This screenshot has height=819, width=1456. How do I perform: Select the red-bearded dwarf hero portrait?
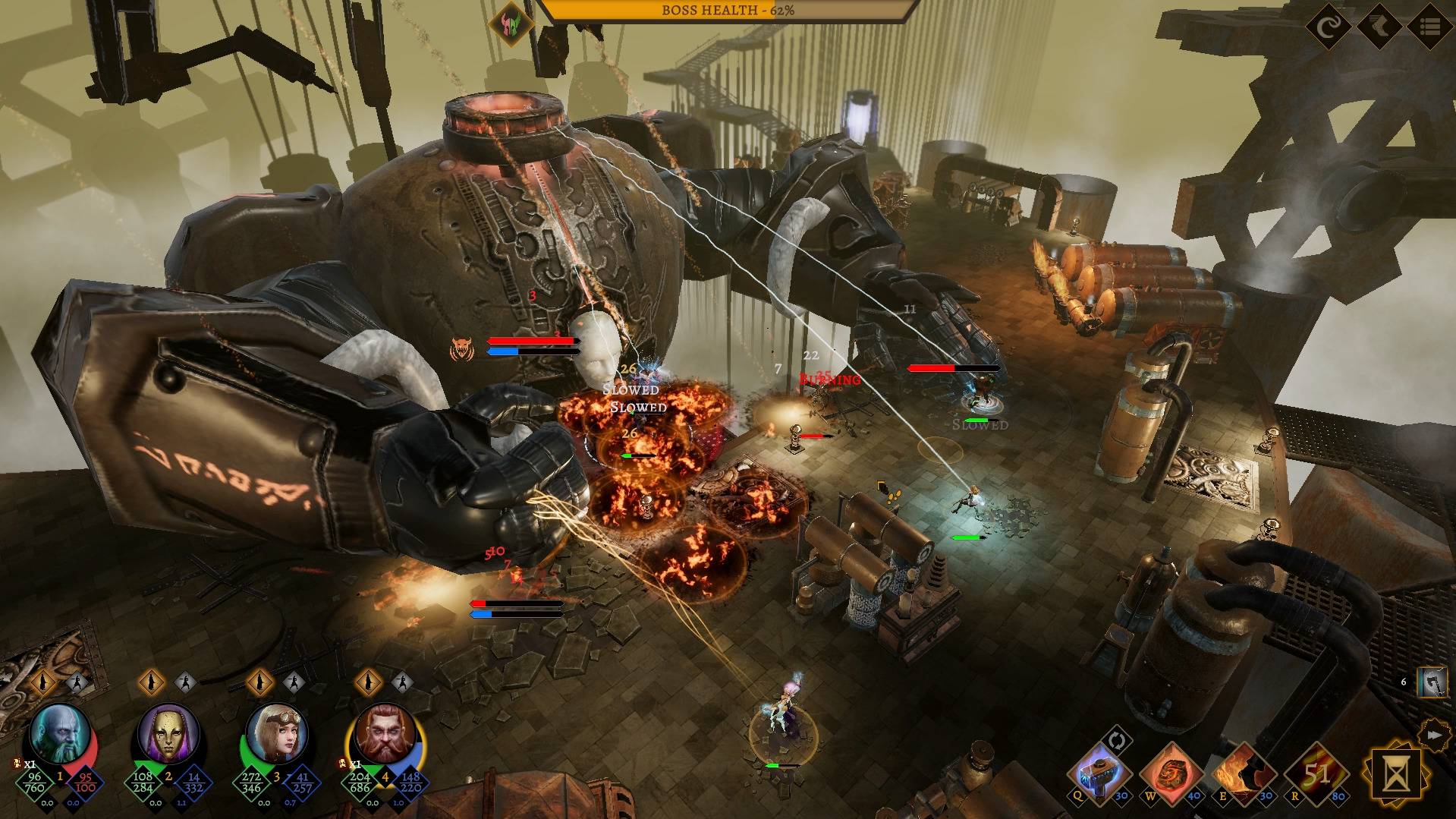(x=385, y=733)
